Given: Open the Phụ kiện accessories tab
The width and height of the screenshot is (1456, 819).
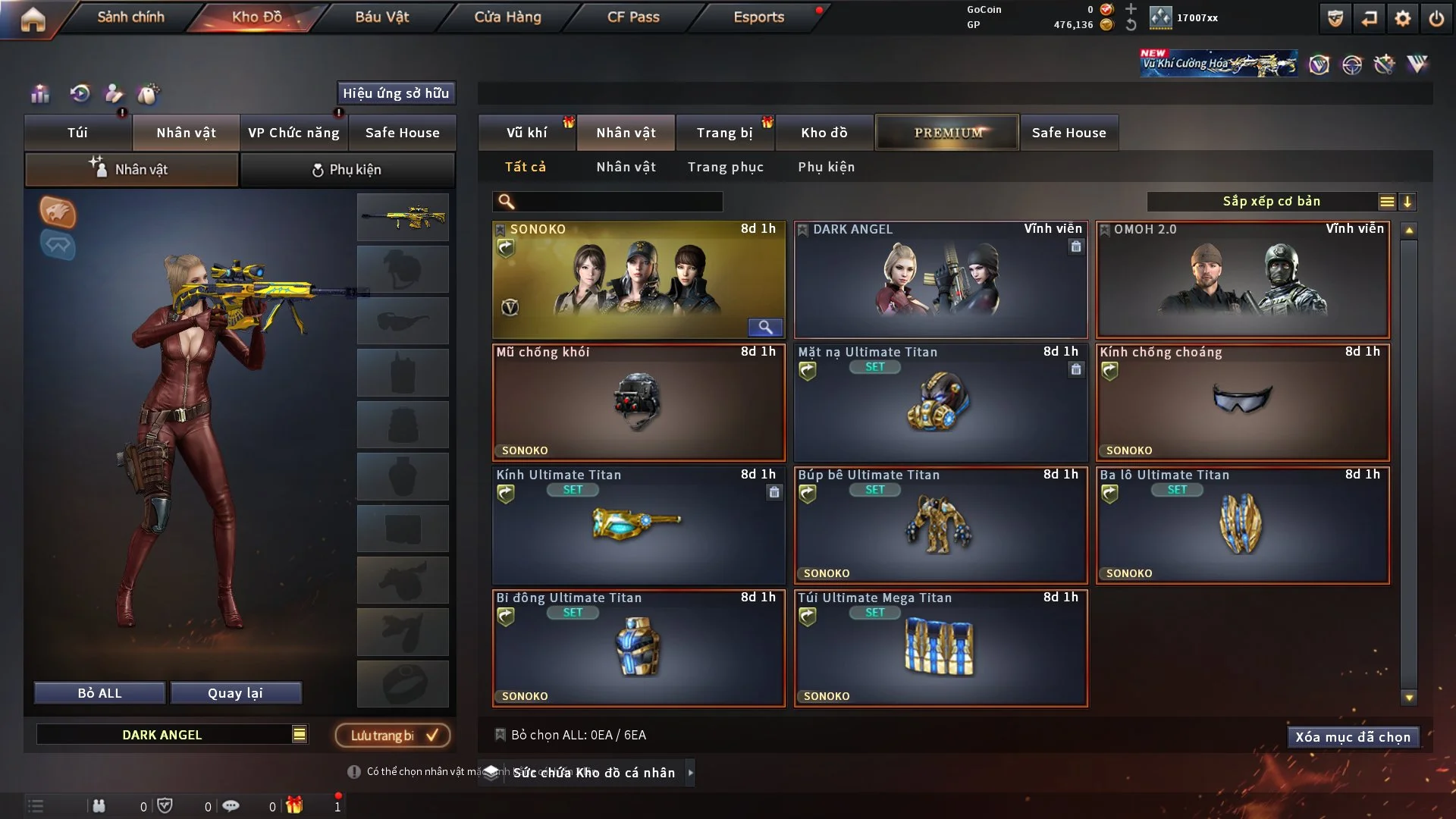Looking at the screenshot, I should [347, 170].
